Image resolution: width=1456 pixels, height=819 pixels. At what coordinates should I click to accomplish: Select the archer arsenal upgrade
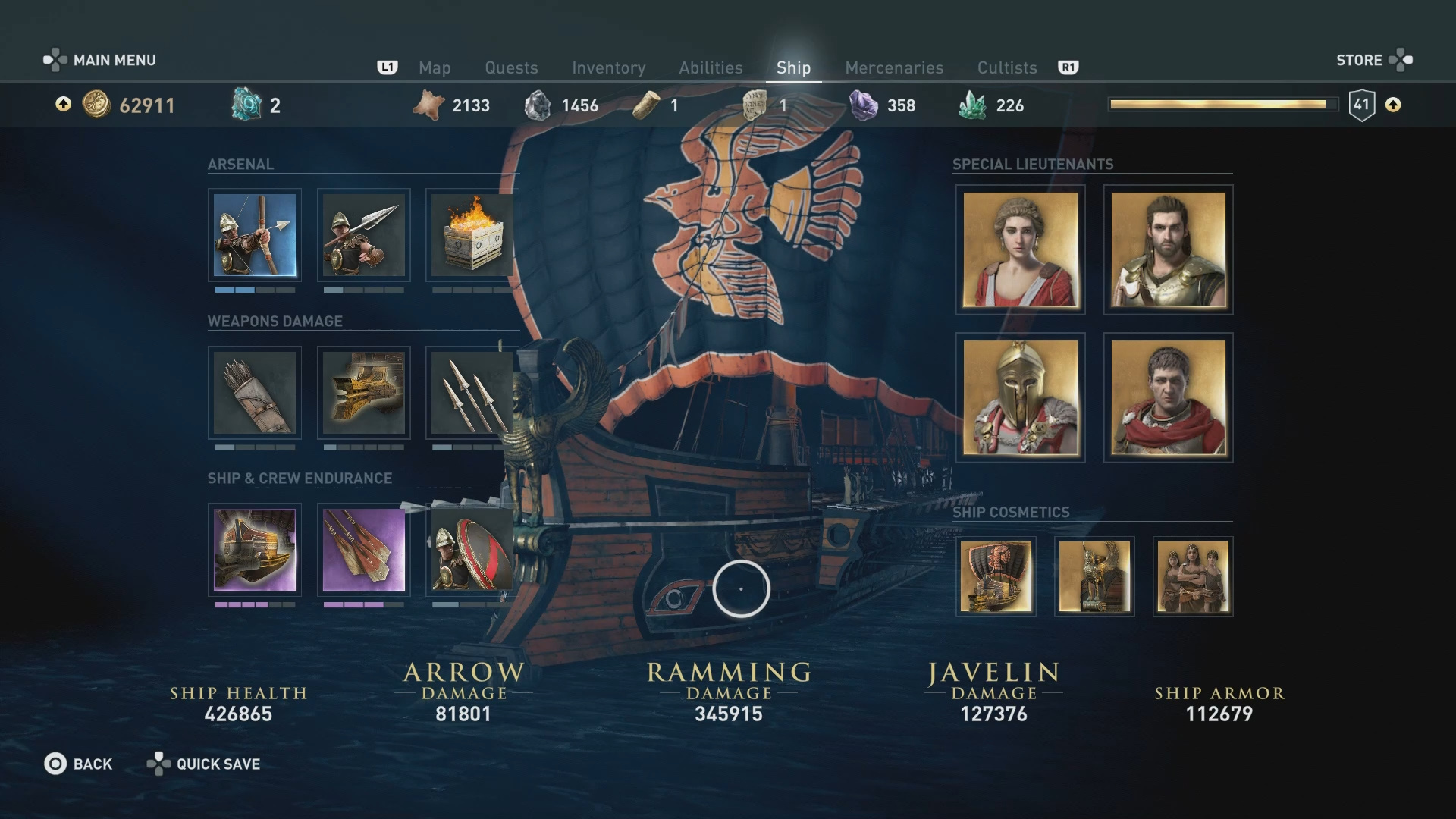tap(255, 235)
